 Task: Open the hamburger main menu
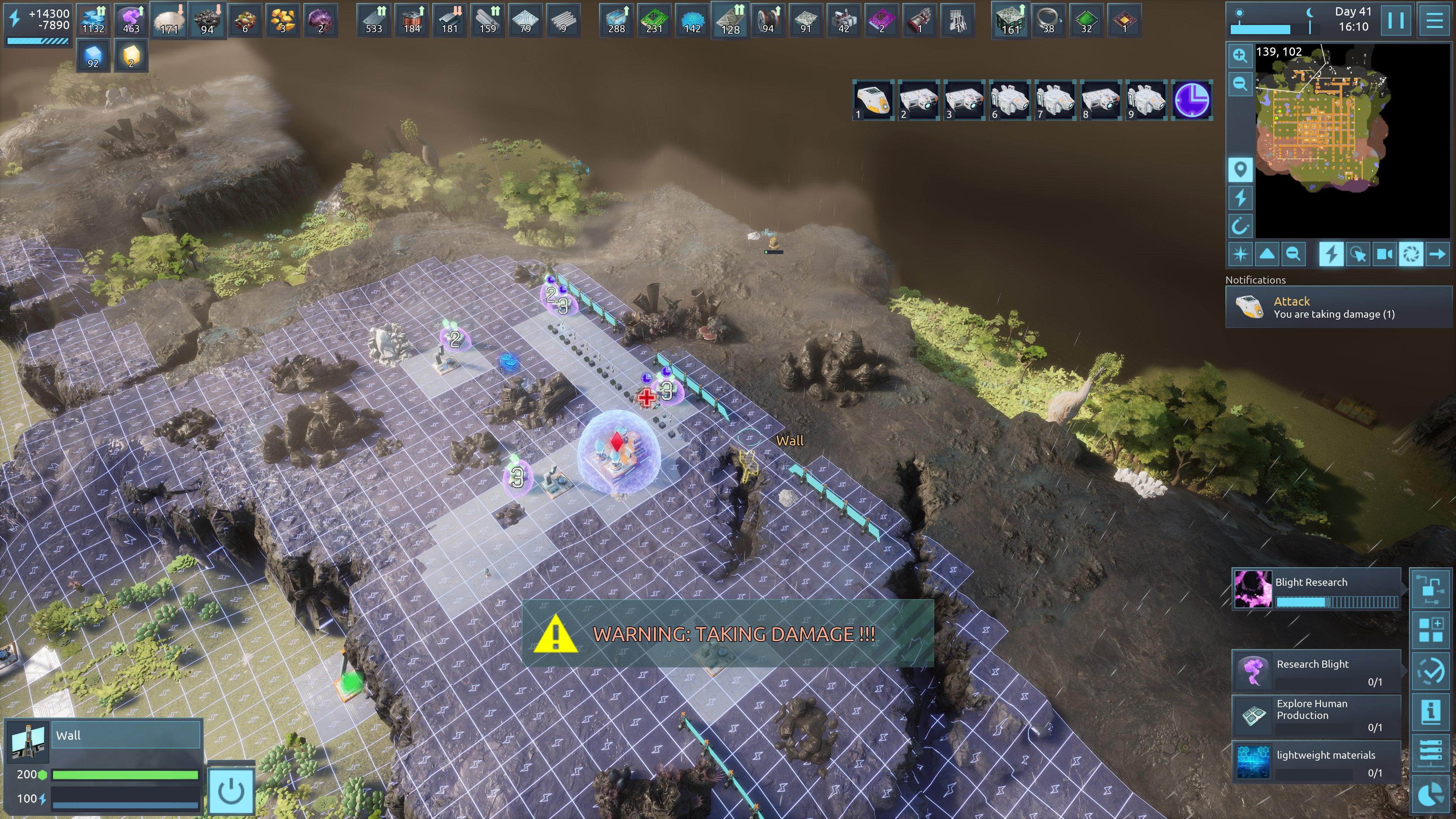point(1434,20)
